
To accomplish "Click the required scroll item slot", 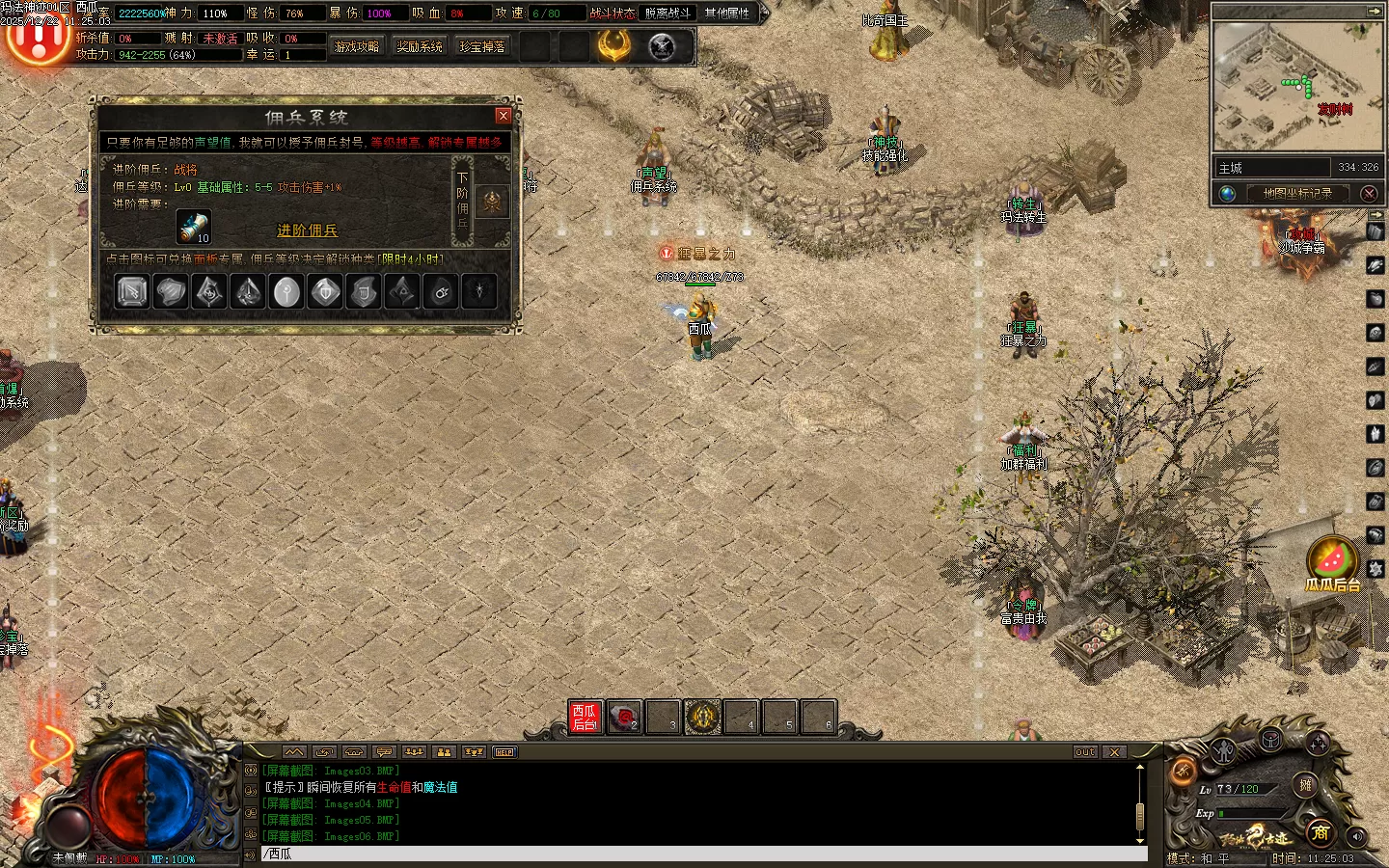I will pyautogui.click(x=194, y=228).
